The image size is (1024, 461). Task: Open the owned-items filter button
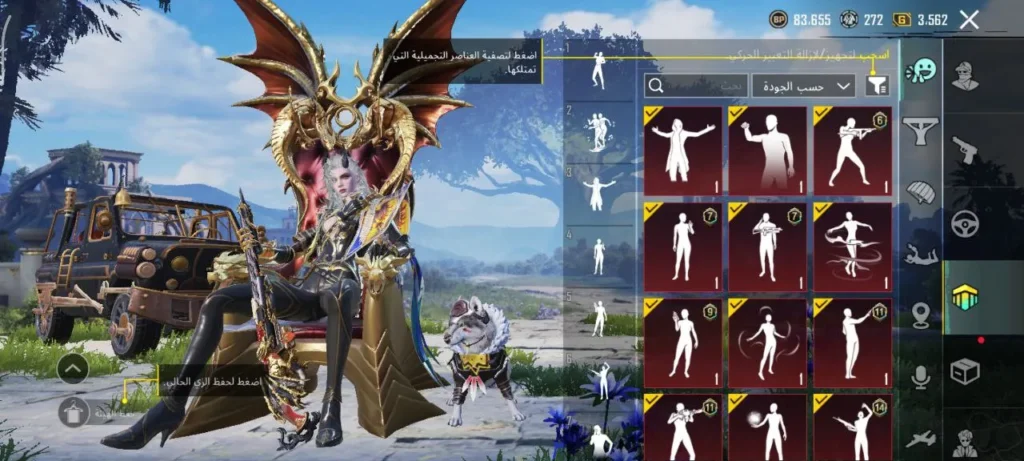tap(877, 85)
